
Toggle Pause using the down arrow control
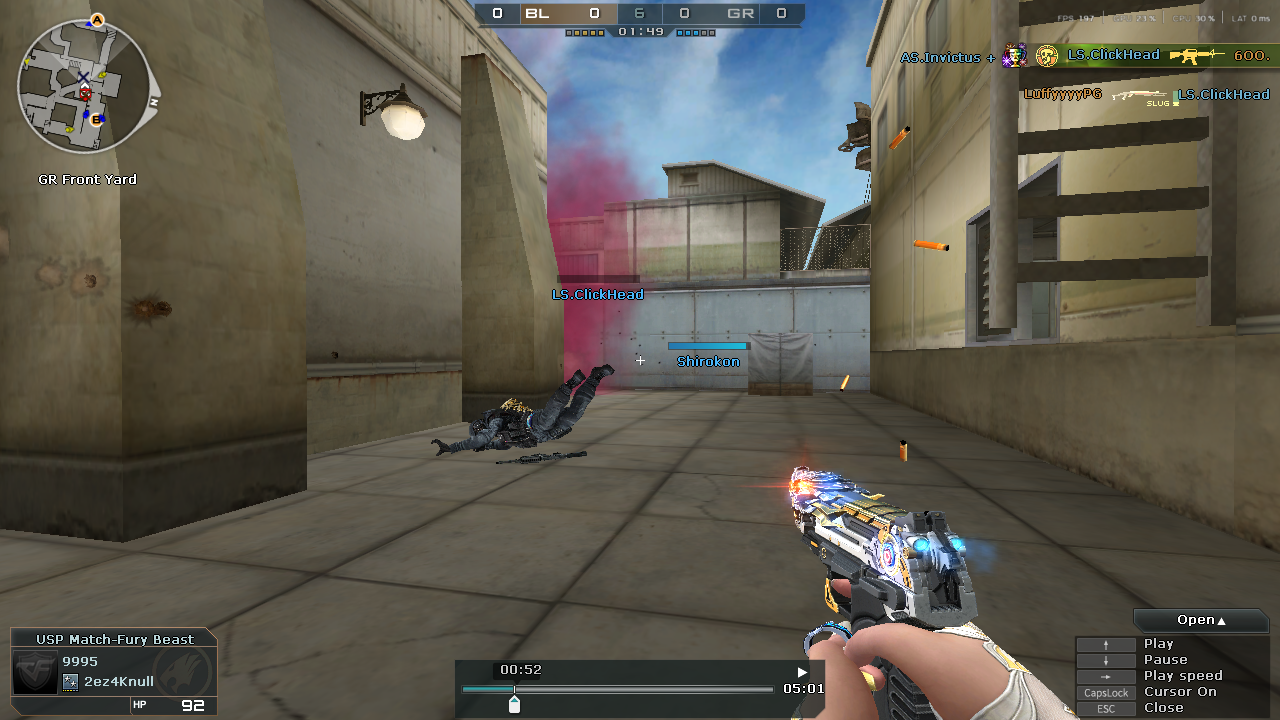(1106, 659)
